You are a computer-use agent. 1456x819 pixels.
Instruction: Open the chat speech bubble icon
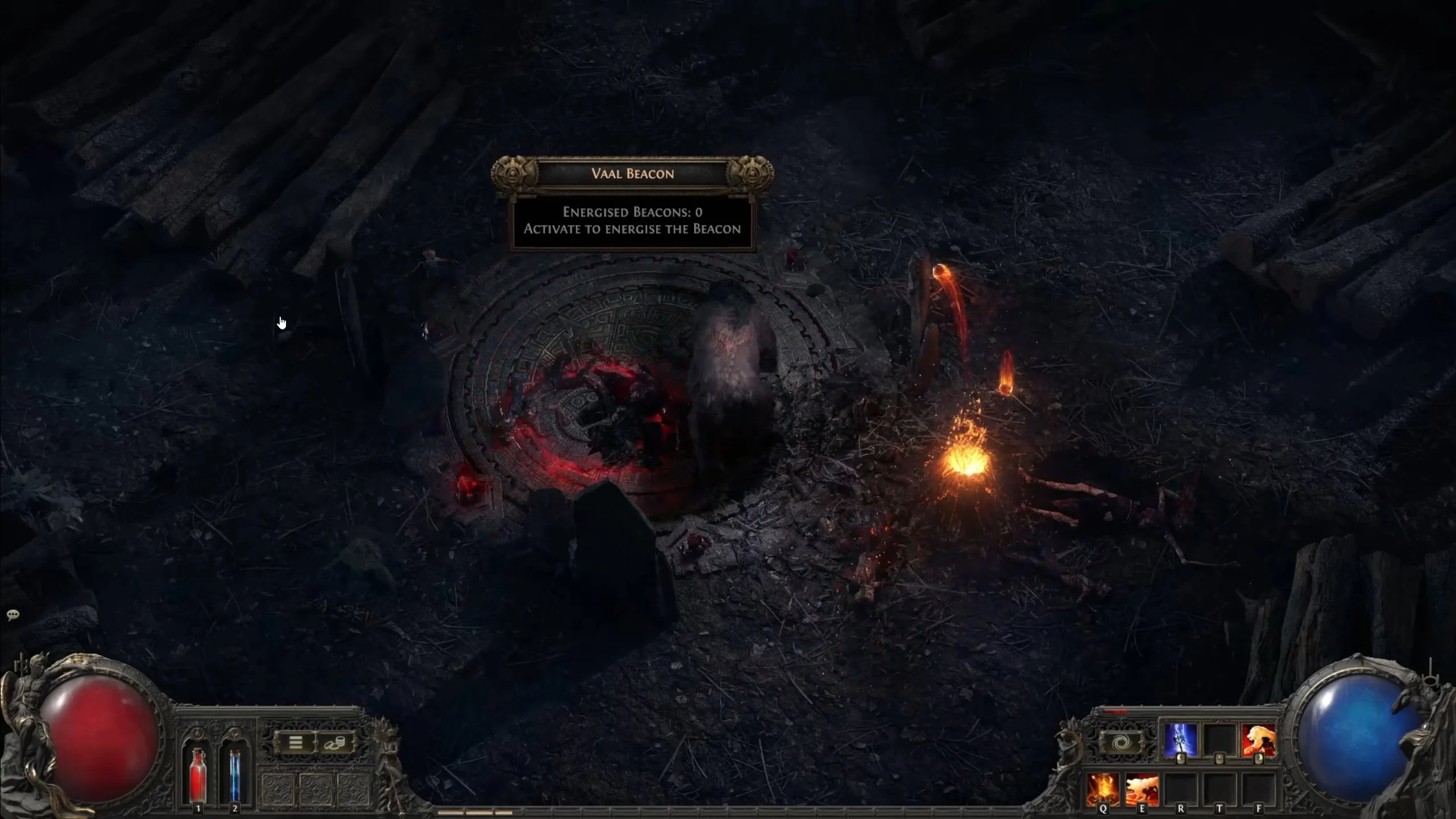coord(13,615)
